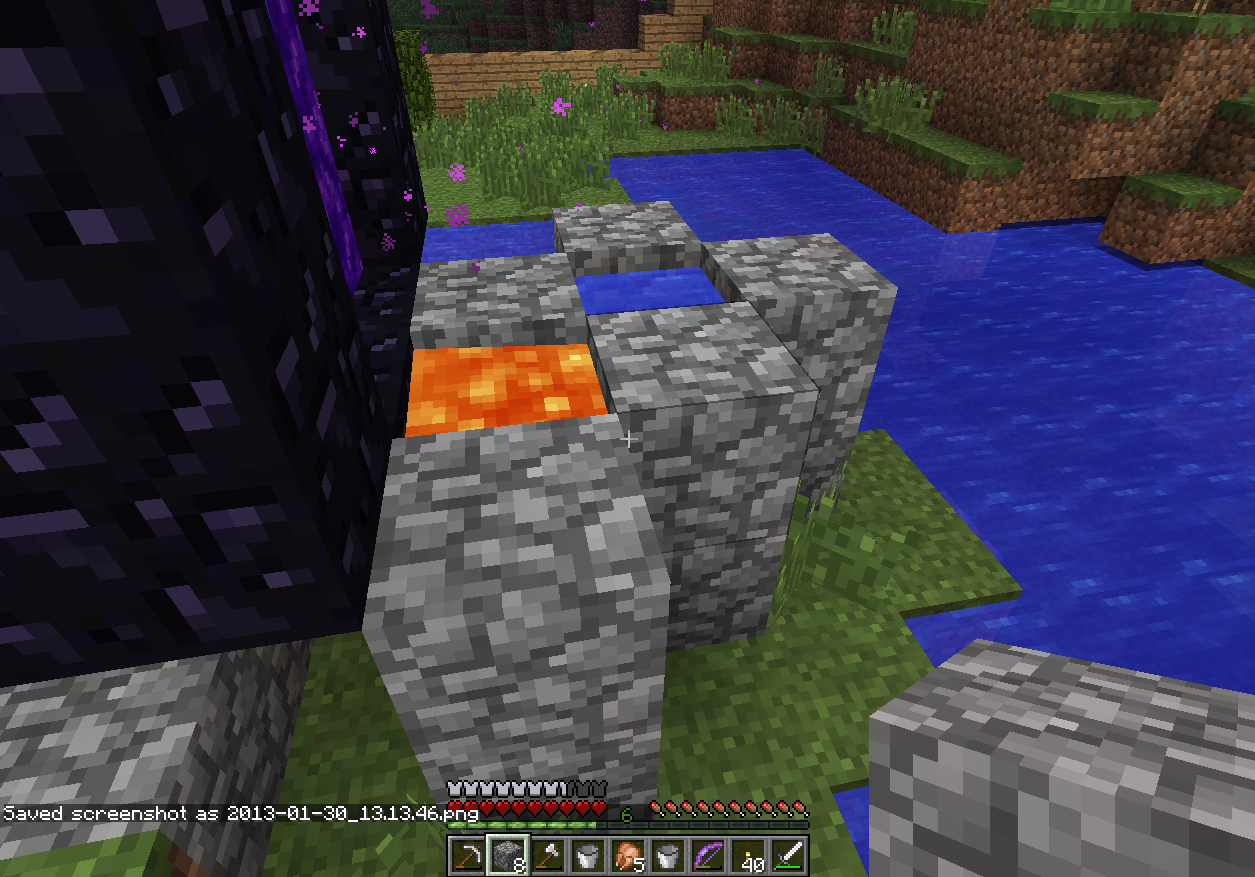1255x877 pixels.
Task: Equip the enchanted purple bow
Action: 707,856
